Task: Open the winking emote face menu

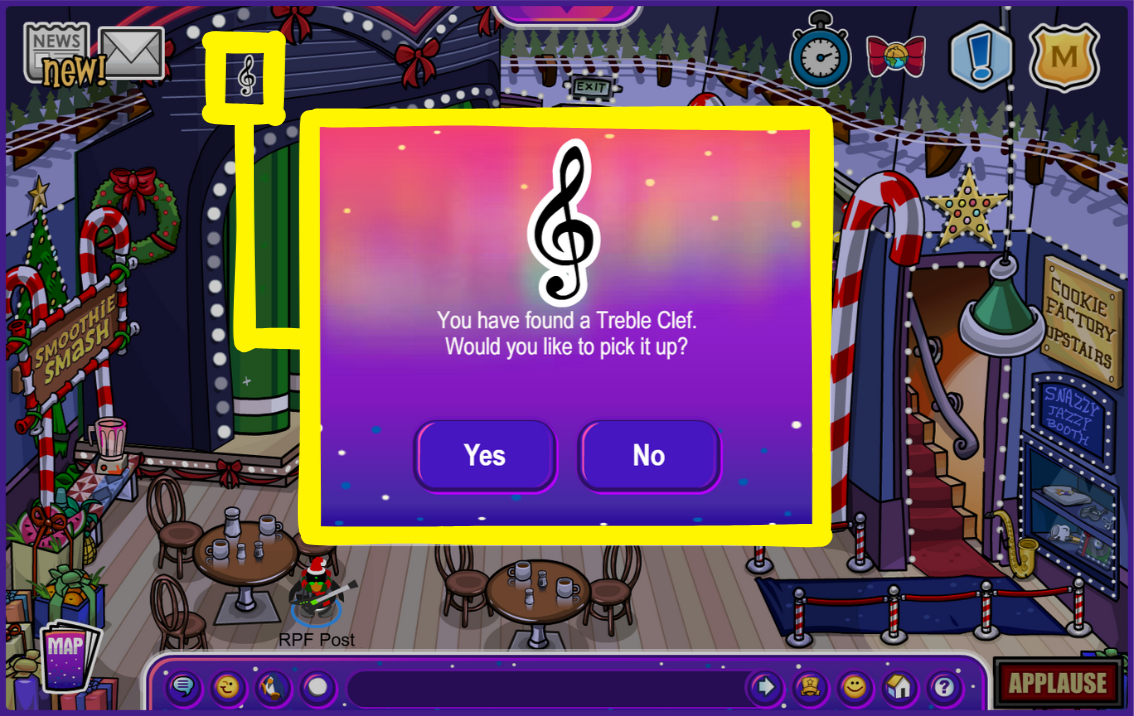Action: (x=228, y=687)
